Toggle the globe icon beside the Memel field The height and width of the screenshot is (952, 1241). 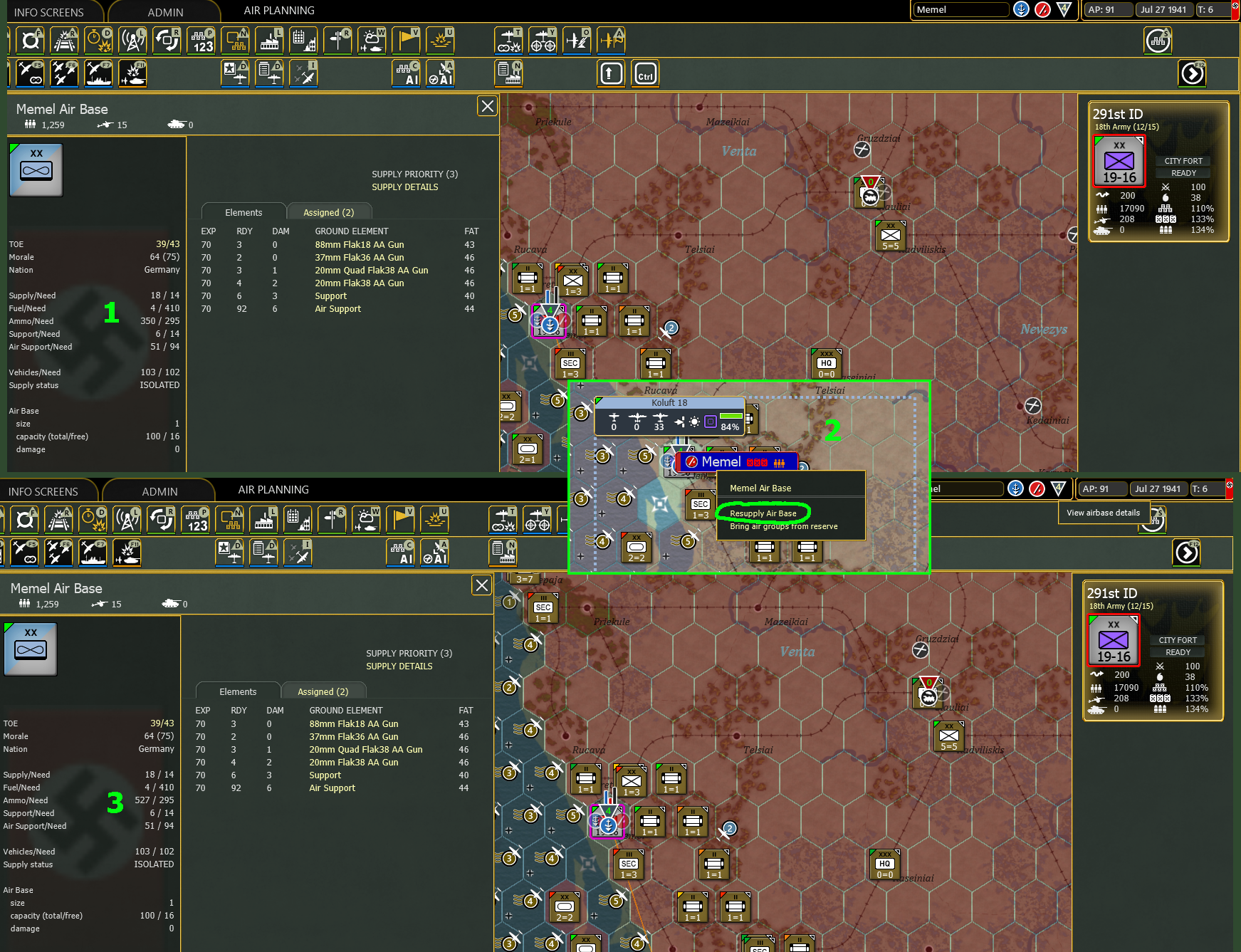point(1021,9)
